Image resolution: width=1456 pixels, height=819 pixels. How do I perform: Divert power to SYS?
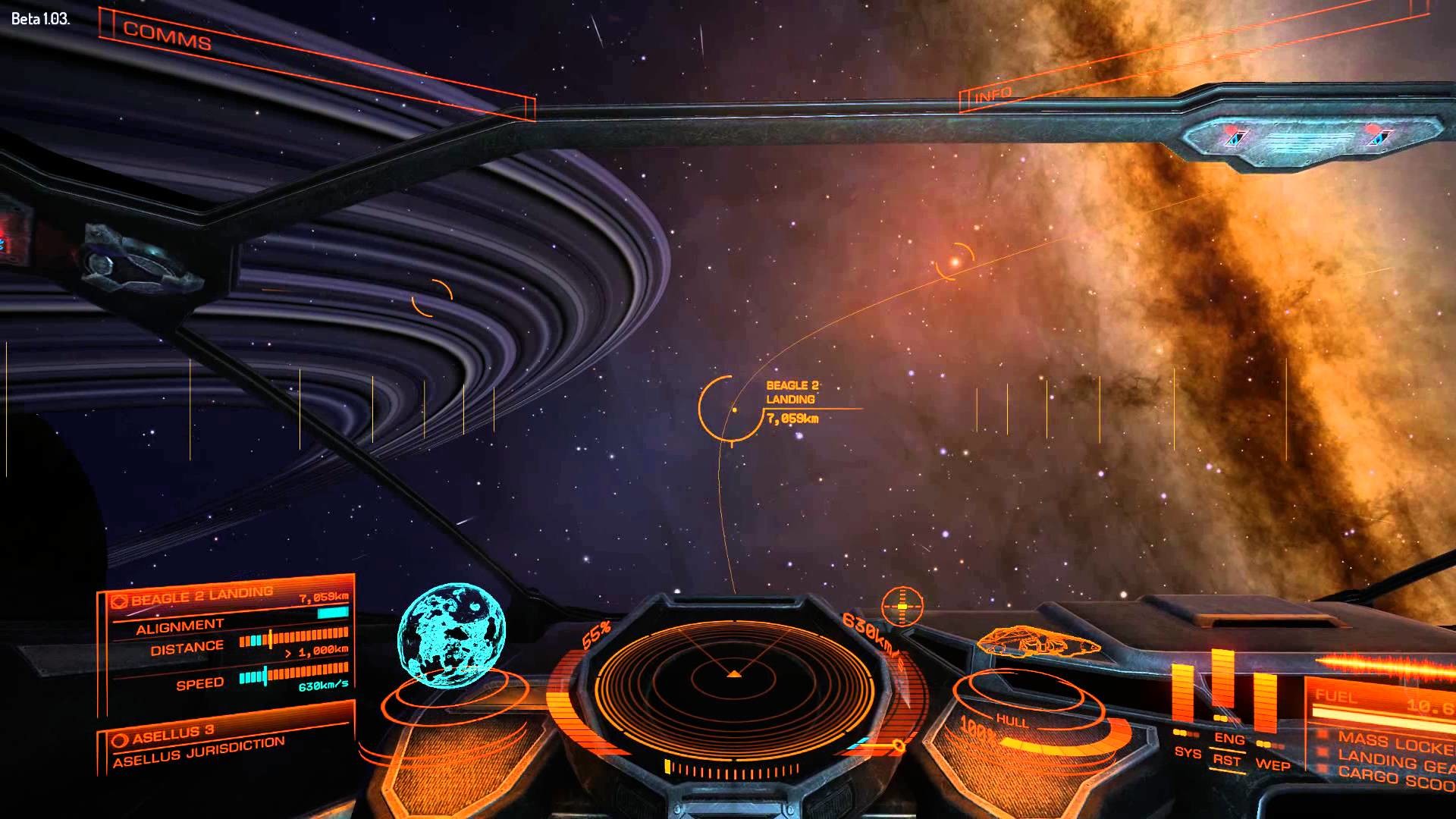click(1188, 752)
